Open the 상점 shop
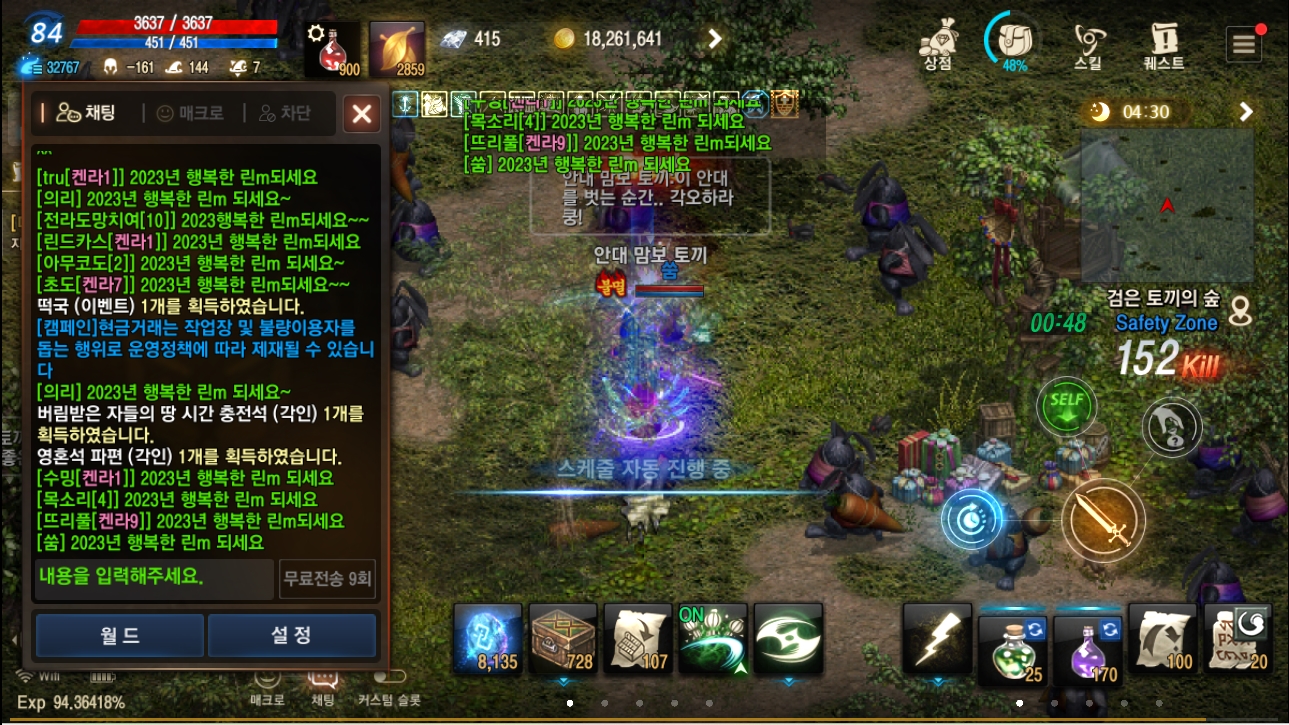The image size is (1289, 725). pyautogui.click(x=937, y=45)
